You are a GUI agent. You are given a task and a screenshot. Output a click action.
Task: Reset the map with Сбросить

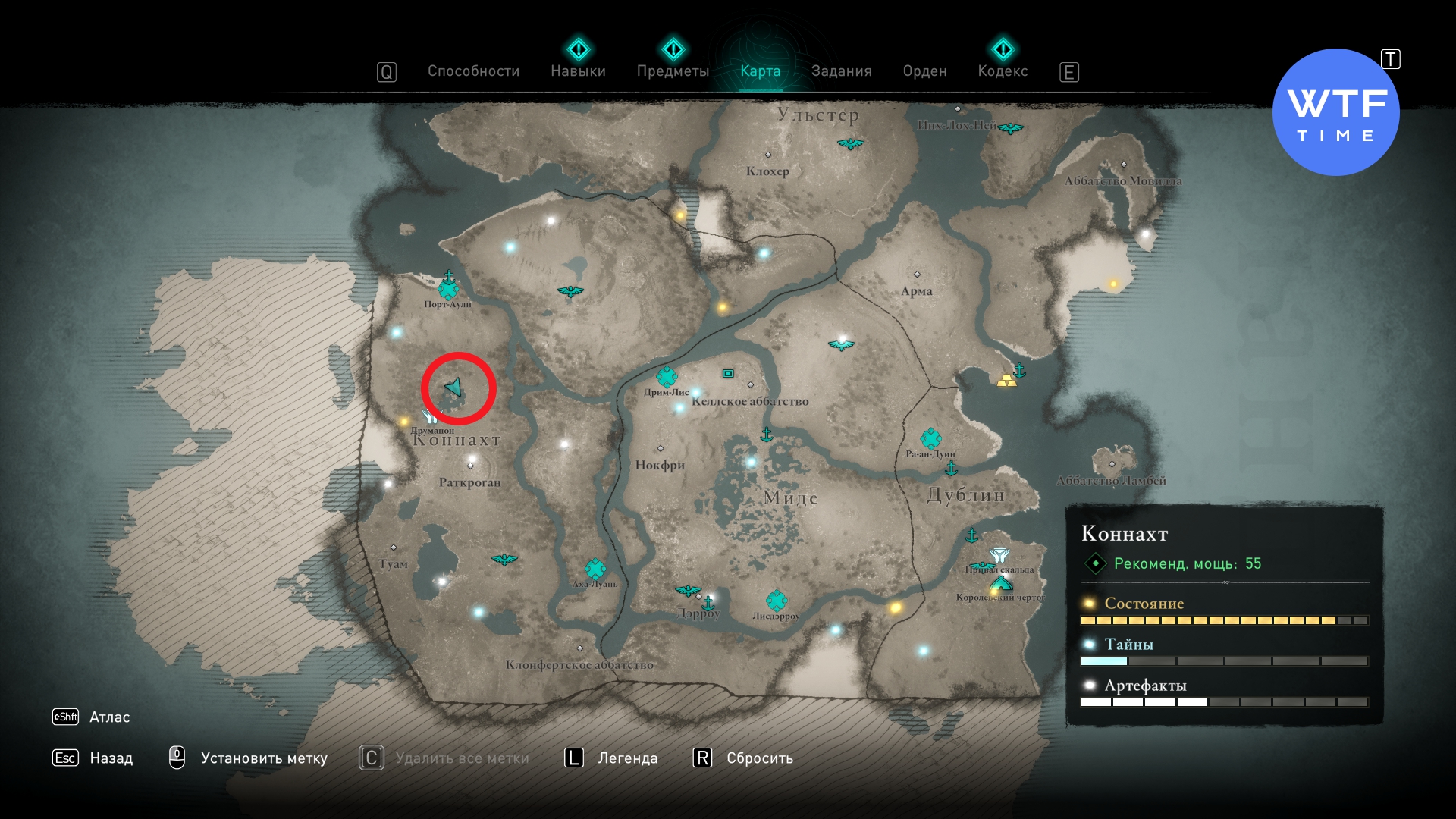759,758
